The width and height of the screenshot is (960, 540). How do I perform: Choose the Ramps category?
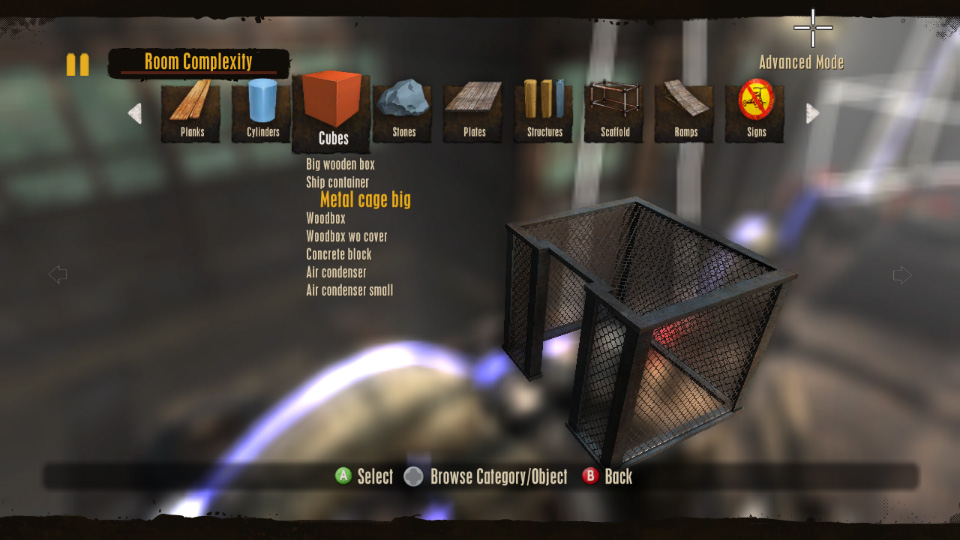(685, 110)
